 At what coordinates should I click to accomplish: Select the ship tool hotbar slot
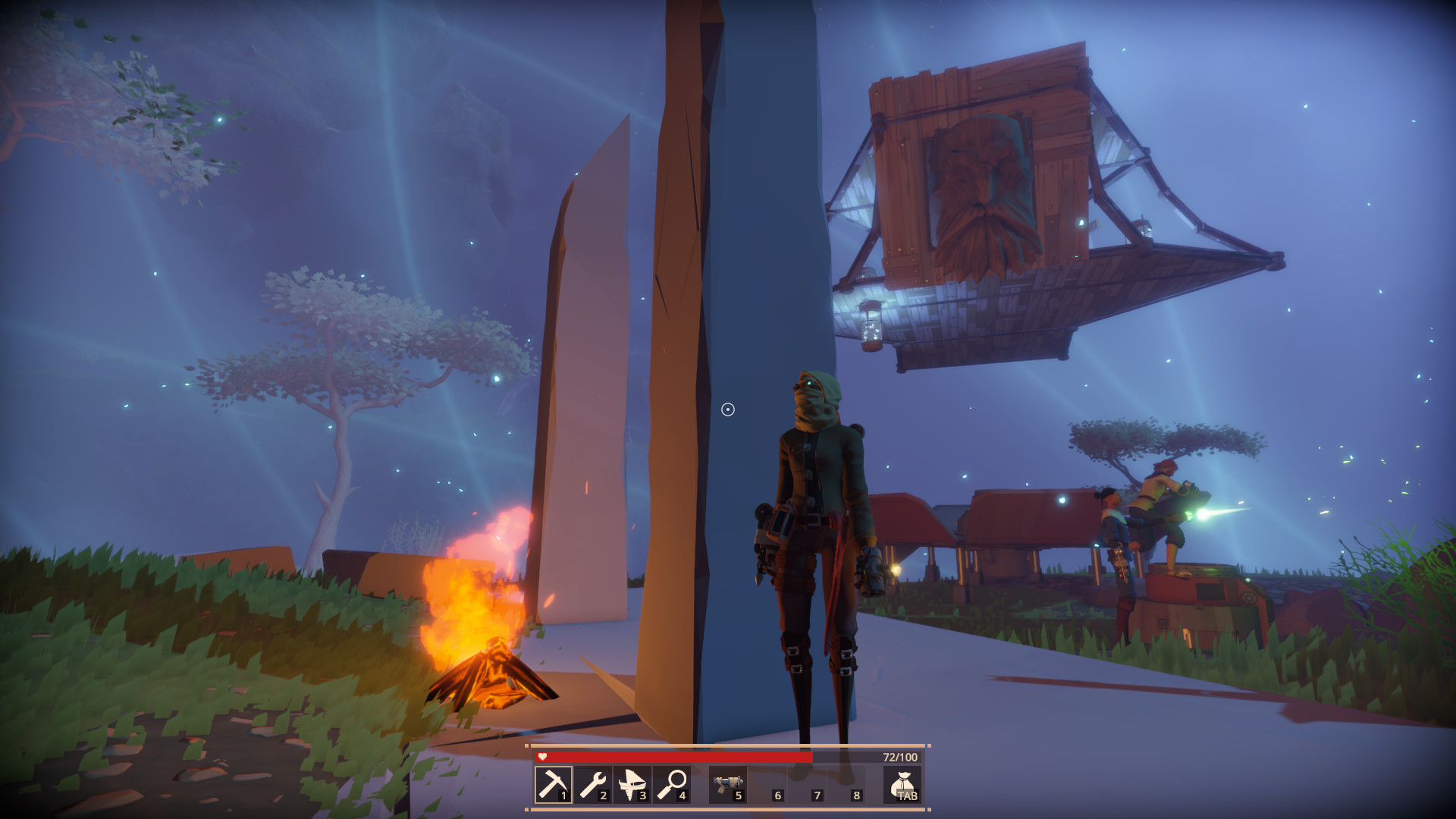click(x=632, y=784)
